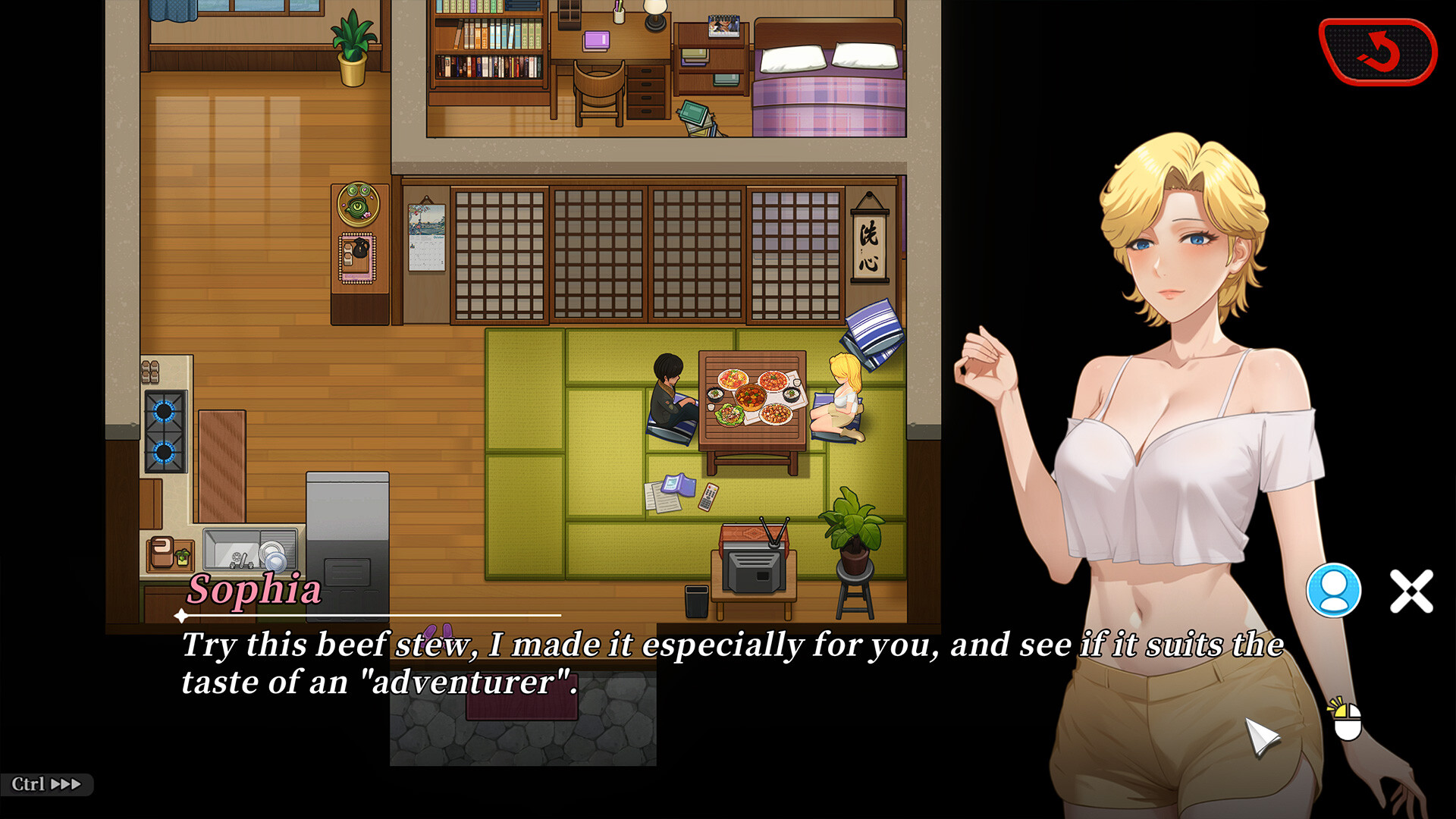Activate the Ctrl fast-forward skip button
This screenshot has height=819, width=1456.
click(46, 784)
